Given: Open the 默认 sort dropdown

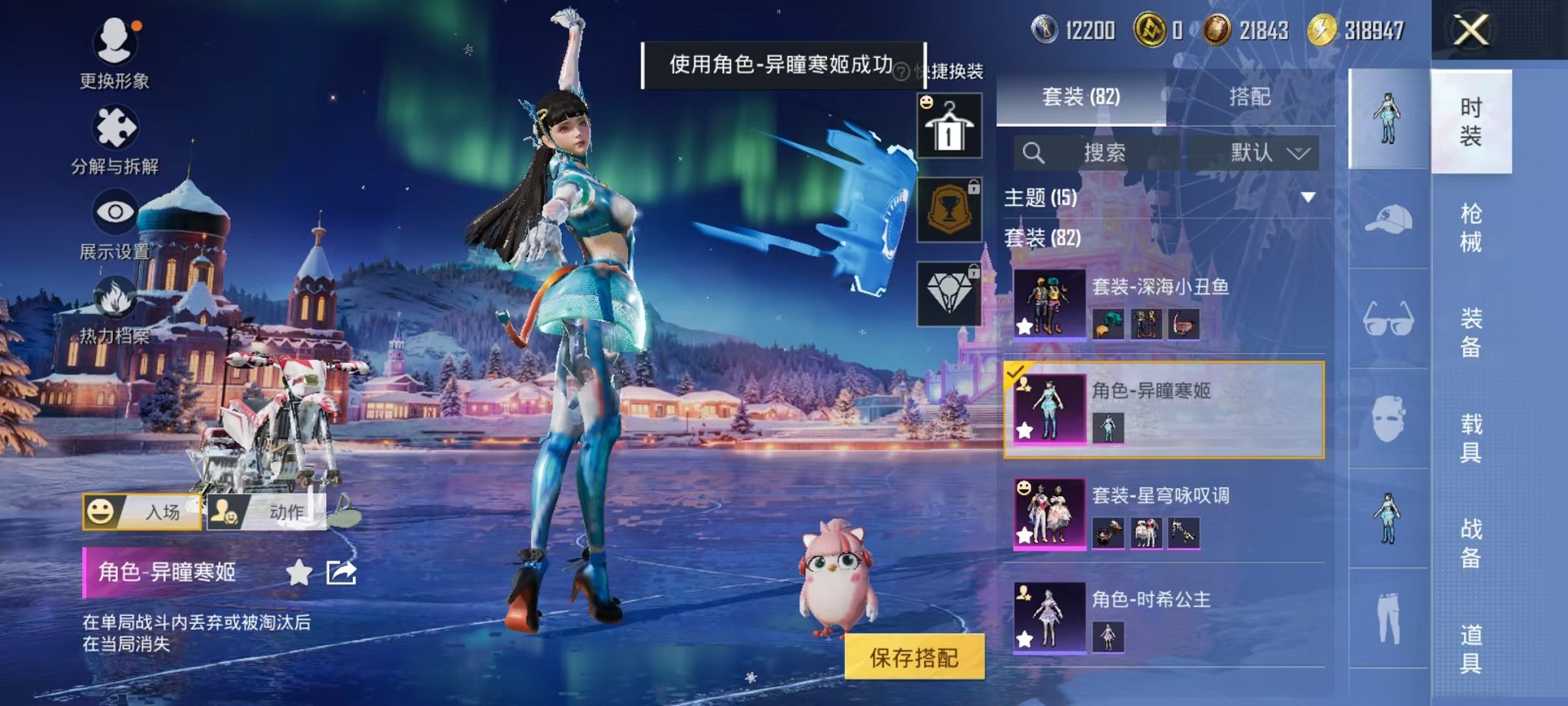Looking at the screenshot, I should coord(1263,153).
